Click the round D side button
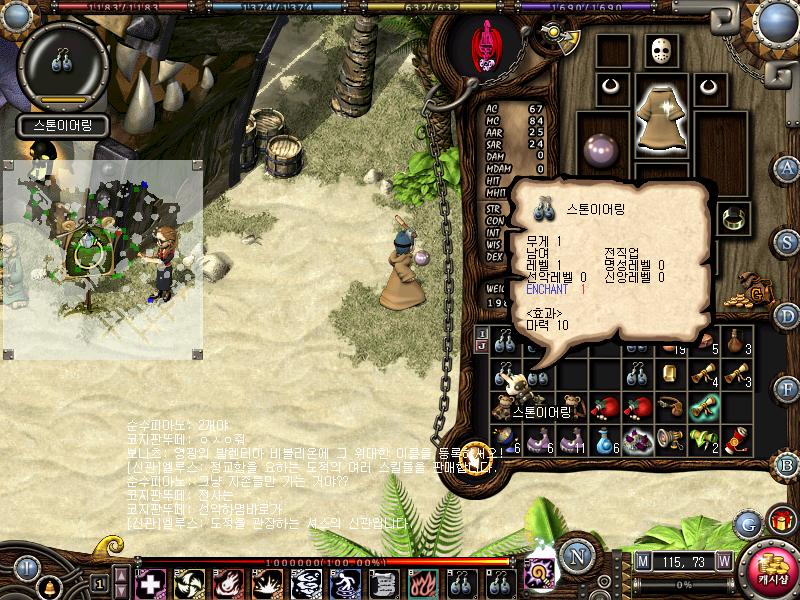 click(787, 316)
